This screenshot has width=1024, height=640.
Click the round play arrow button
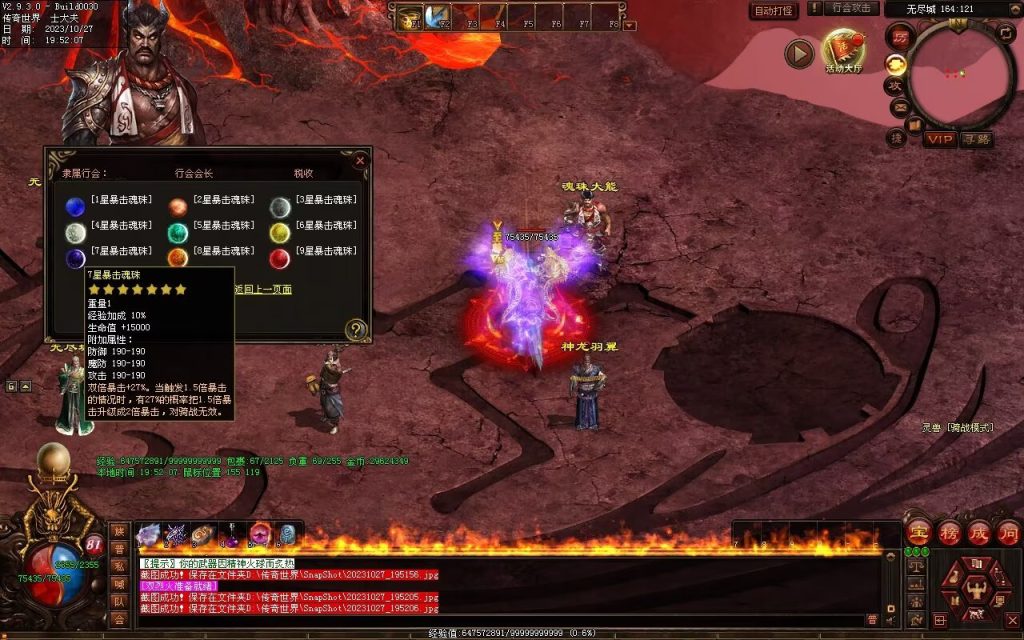point(798,54)
